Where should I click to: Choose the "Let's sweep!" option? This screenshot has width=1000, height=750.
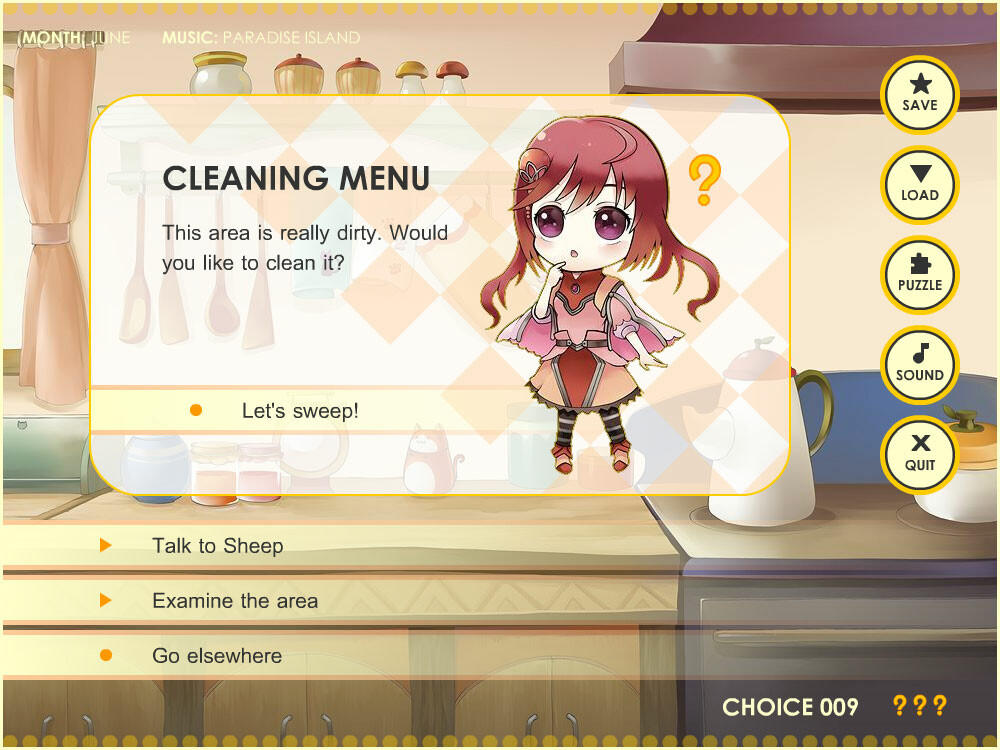click(299, 411)
